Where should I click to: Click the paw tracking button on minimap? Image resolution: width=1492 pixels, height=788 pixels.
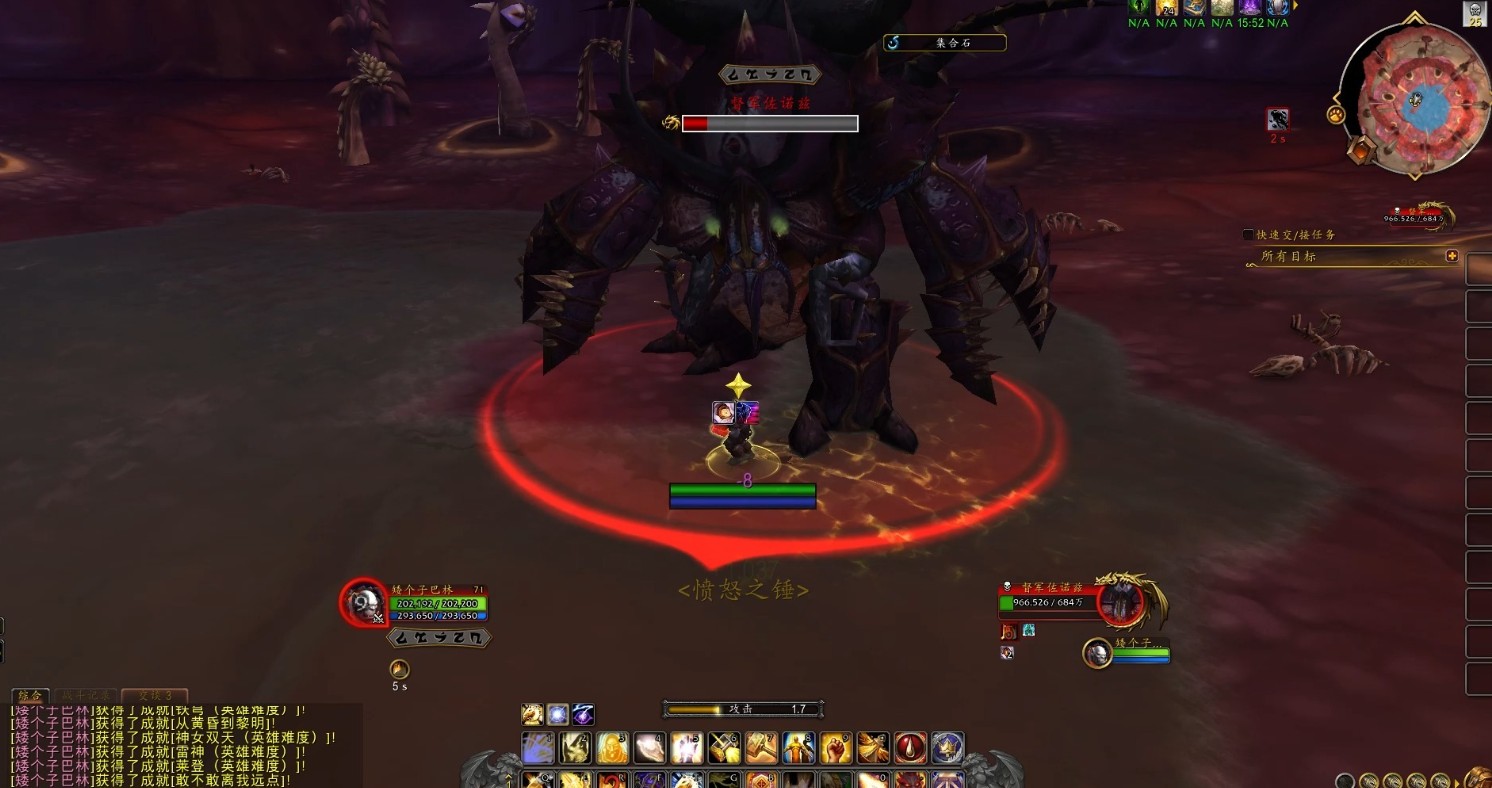(1336, 115)
